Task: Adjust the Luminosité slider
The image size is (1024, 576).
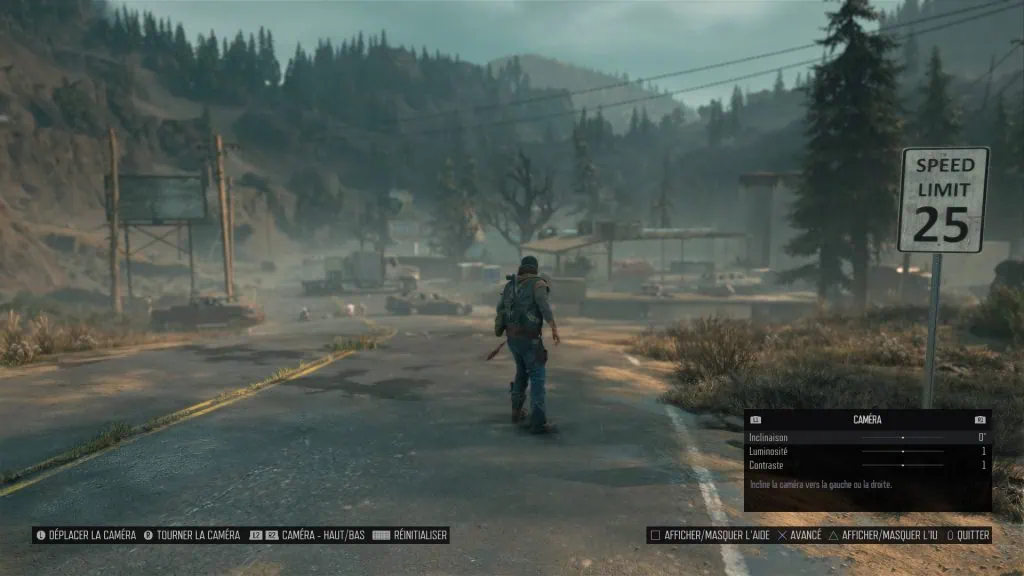Action: (x=902, y=452)
